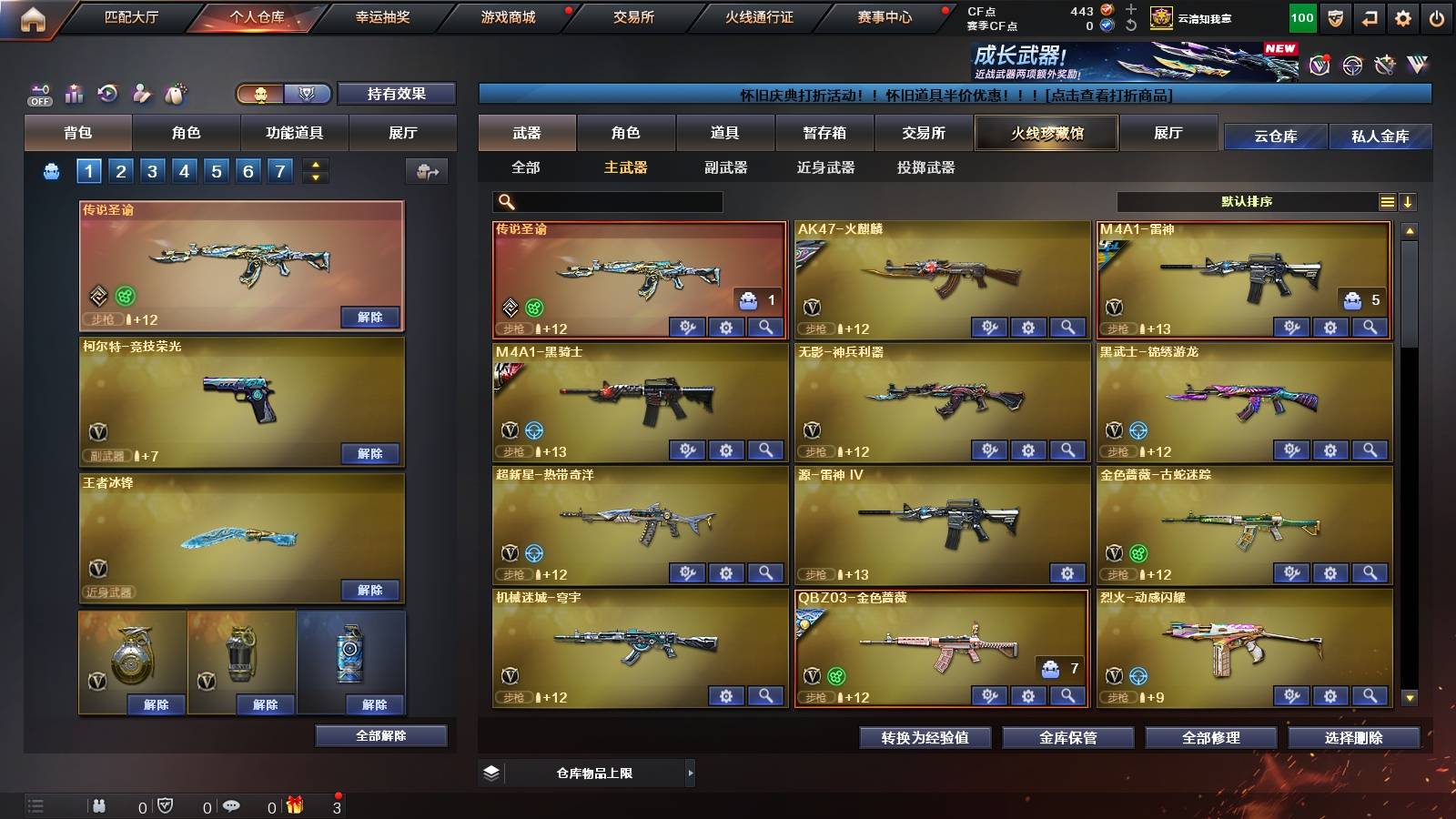Select the 传说圣谕 weapon thumbnail in the grid
Viewport: 1456px width, 819px height.
pos(640,273)
